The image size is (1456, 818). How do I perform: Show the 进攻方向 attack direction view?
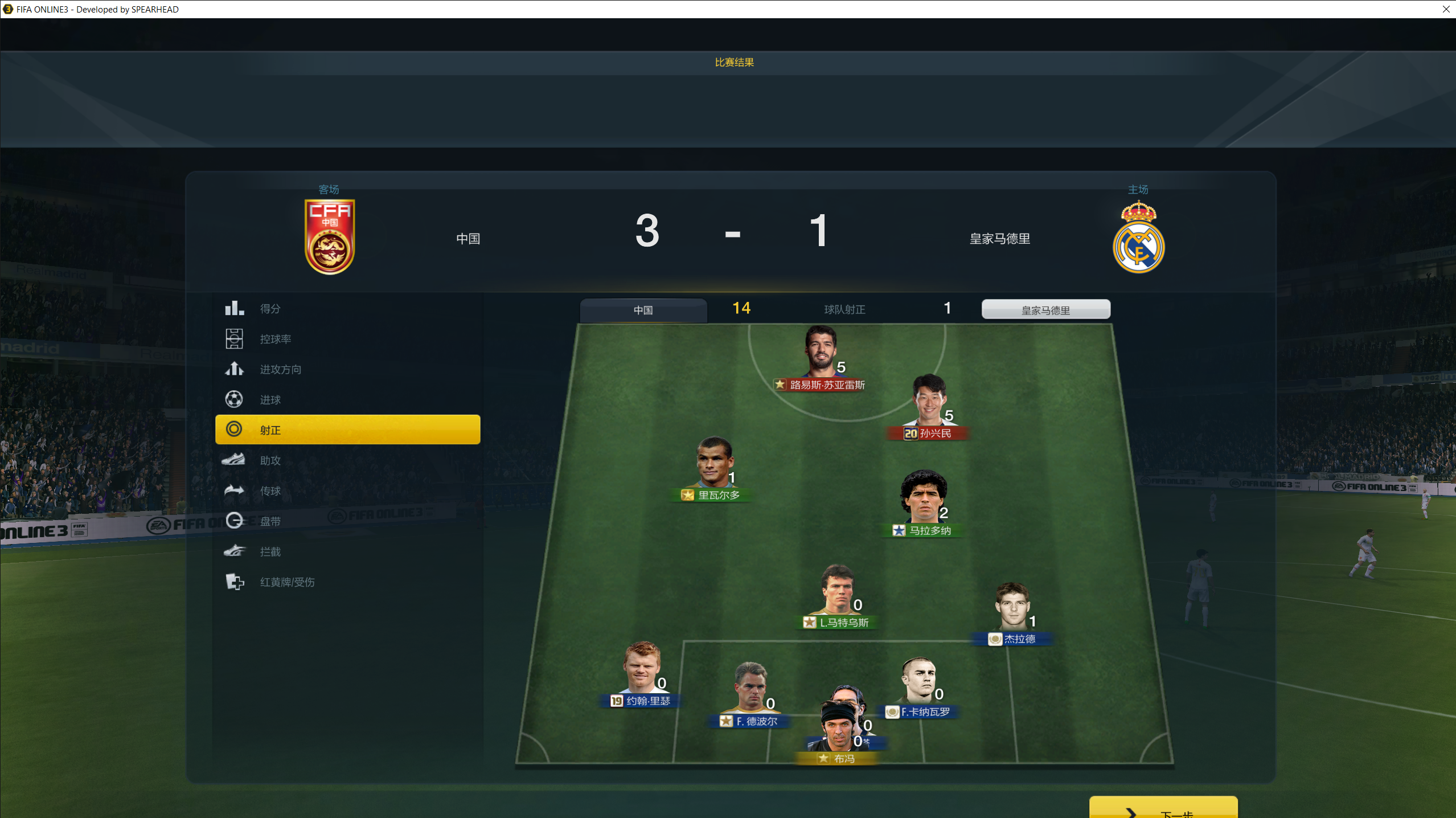coord(347,369)
